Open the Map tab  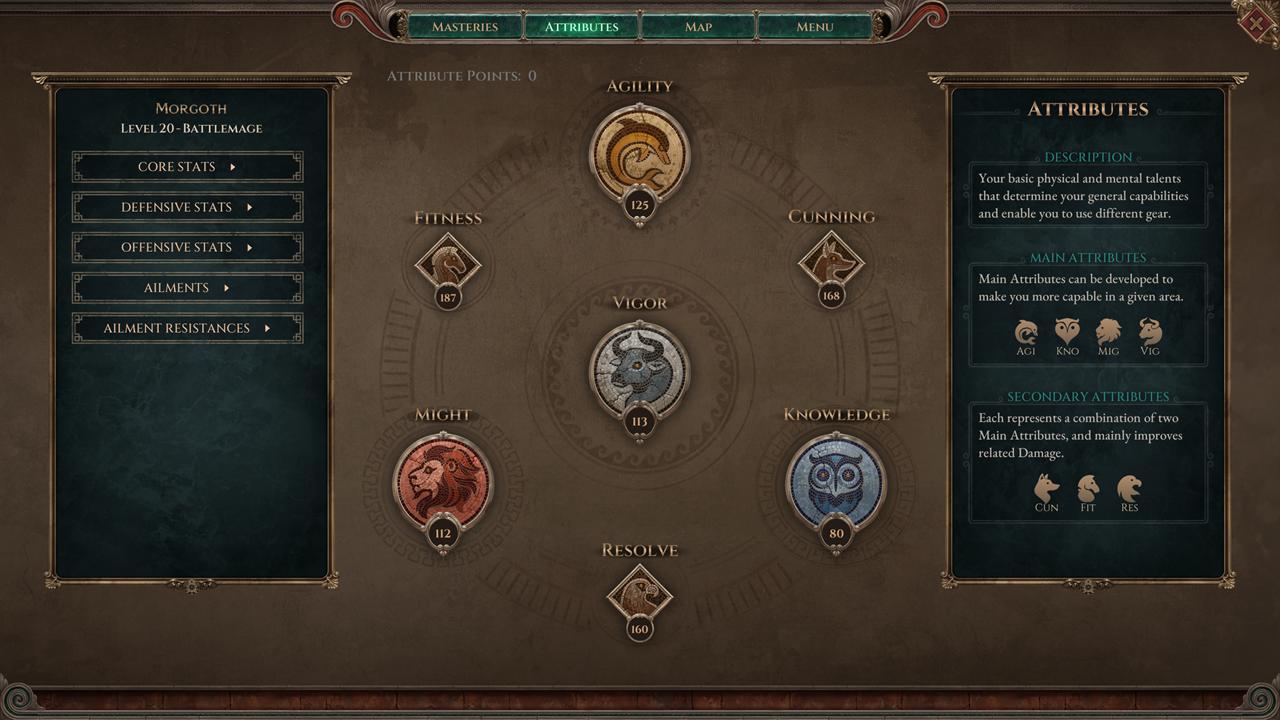[698, 27]
